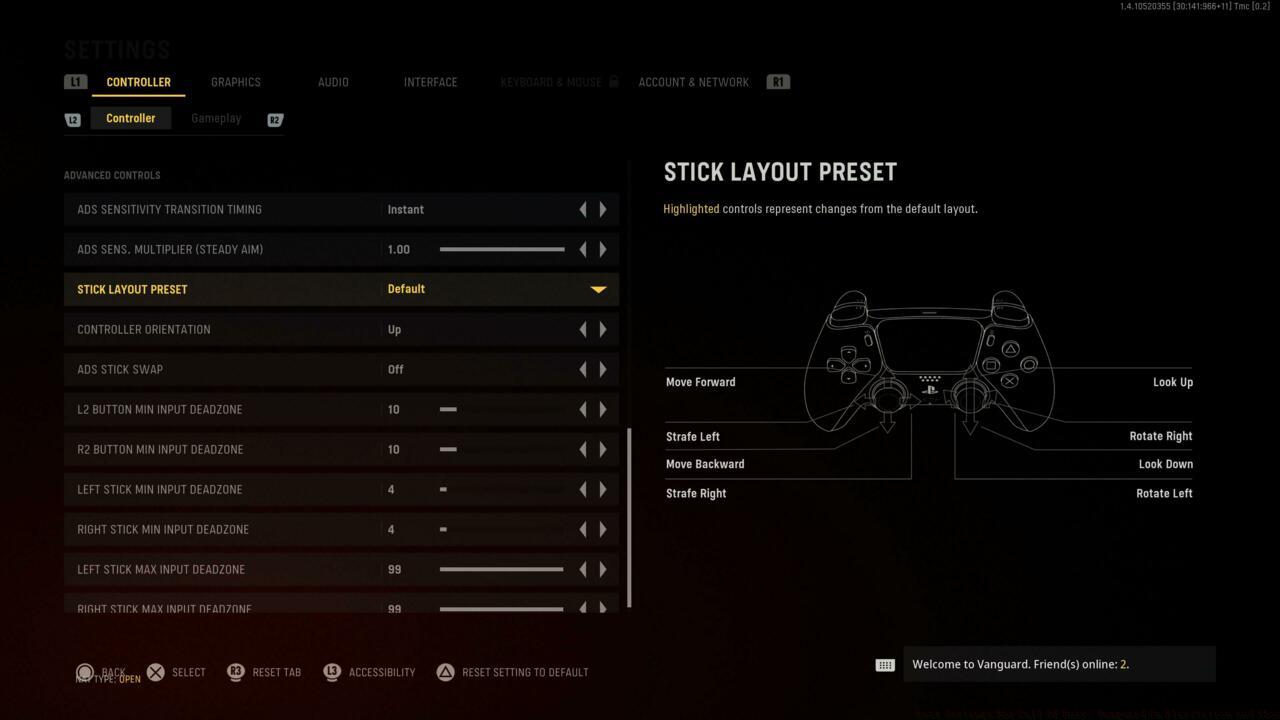The image size is (1280, 720).
Task: Click the ACCESSIBILITY button
Action: click(x=381, y=672)
